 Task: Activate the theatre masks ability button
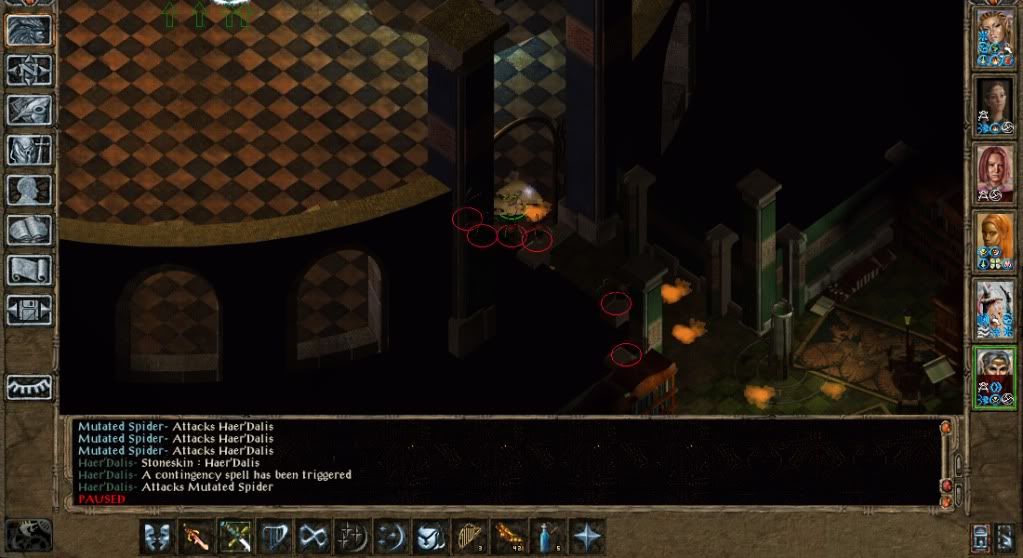pos(156,535)
